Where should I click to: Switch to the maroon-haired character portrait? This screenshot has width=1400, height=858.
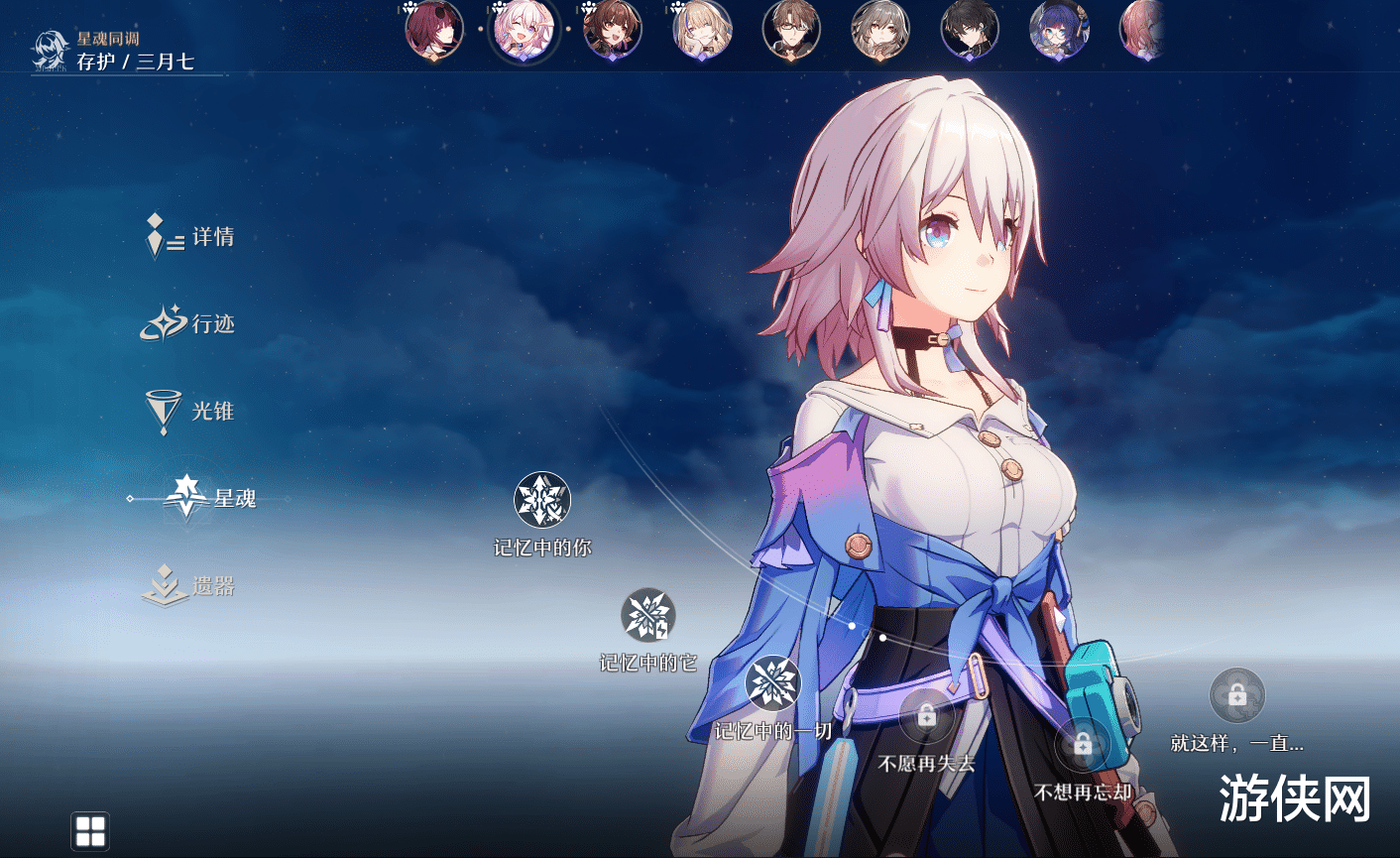tap(434, 30)
